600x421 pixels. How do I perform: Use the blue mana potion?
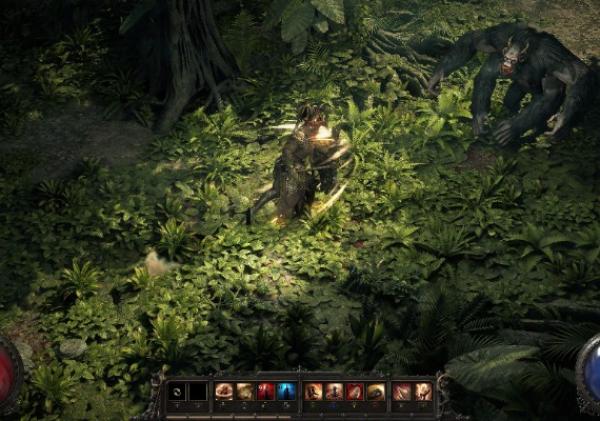pyautogui.click(x=287, y=391)
